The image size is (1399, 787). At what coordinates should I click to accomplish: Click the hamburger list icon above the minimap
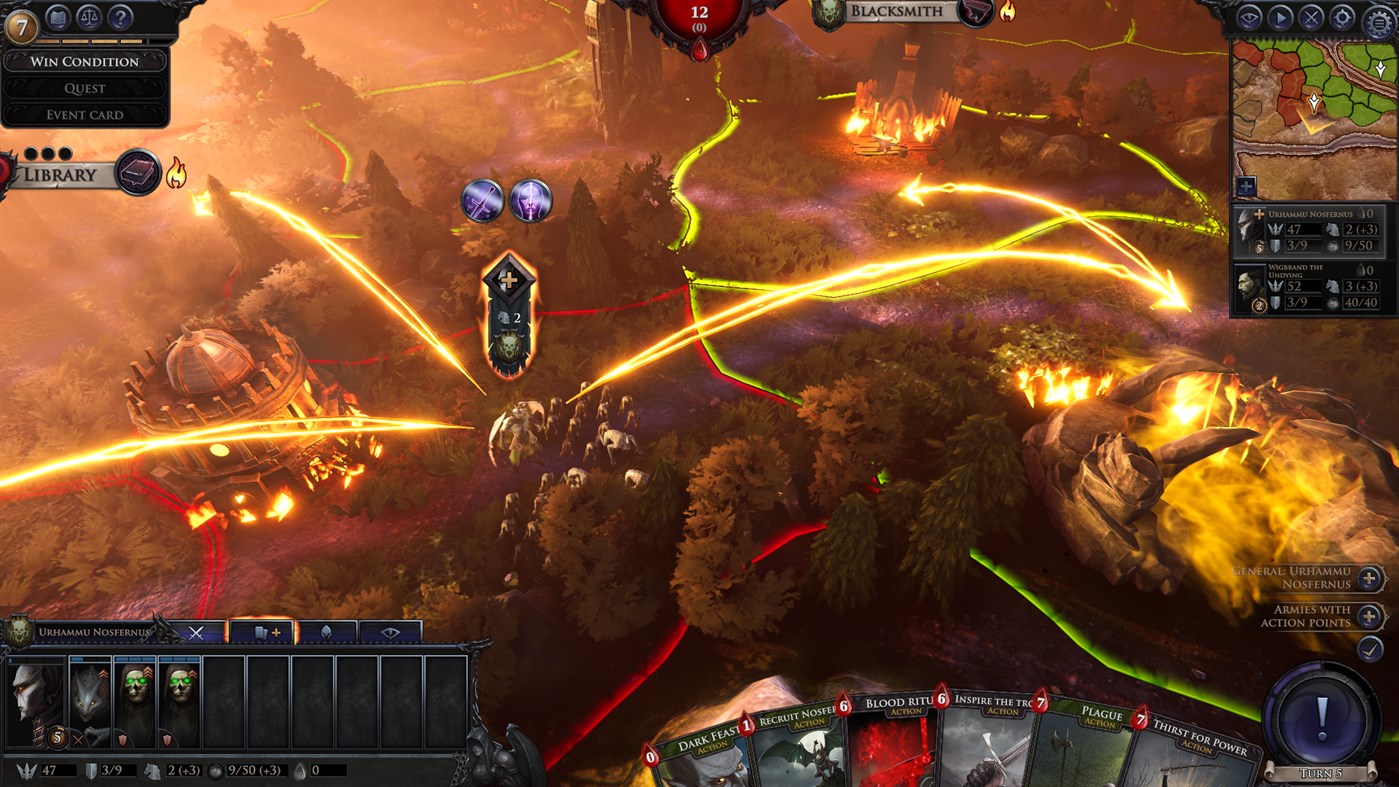point(1379,19)
